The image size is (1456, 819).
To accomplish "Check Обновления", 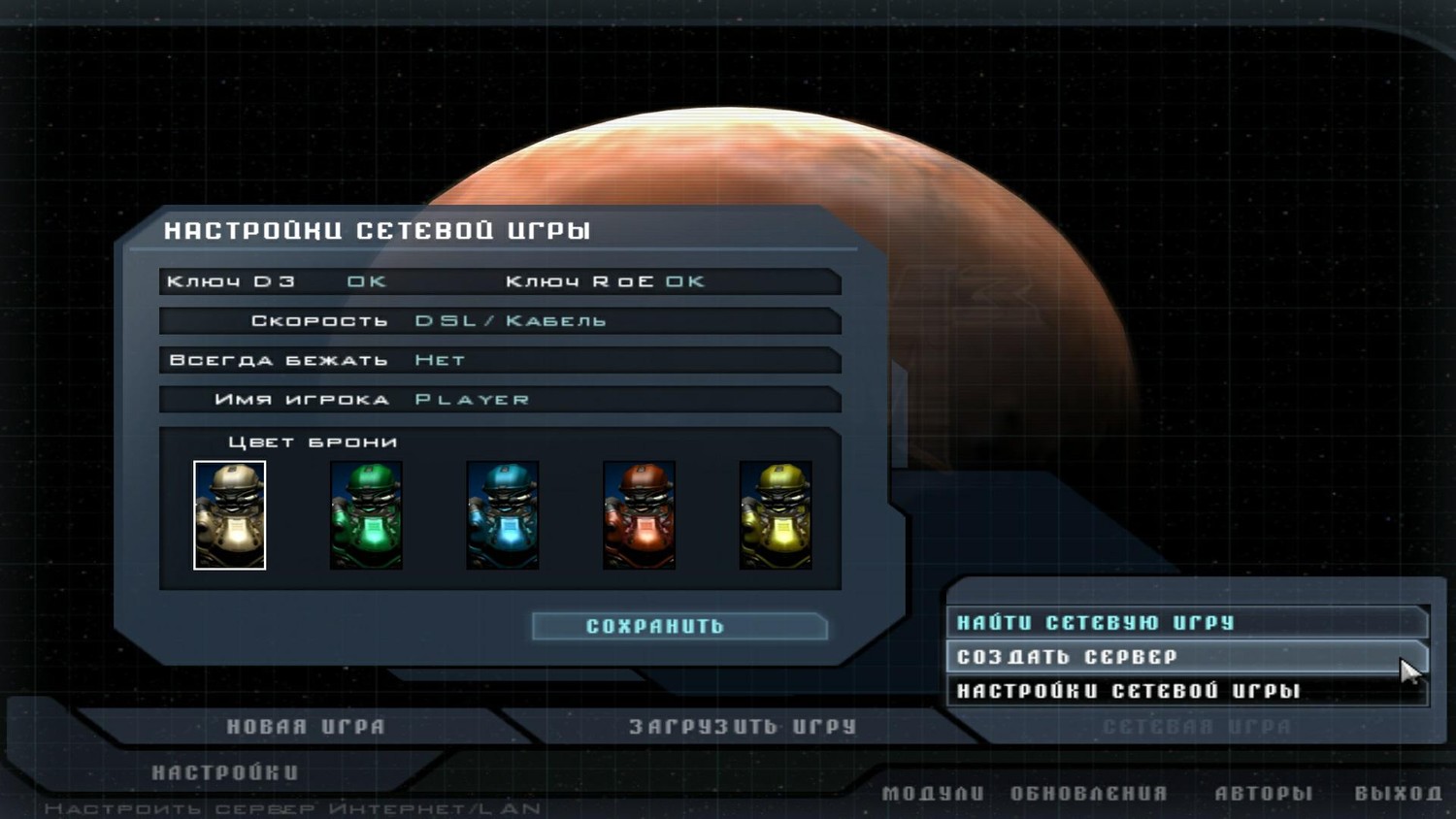I will pyautogui.click(x=1089, y=794).
